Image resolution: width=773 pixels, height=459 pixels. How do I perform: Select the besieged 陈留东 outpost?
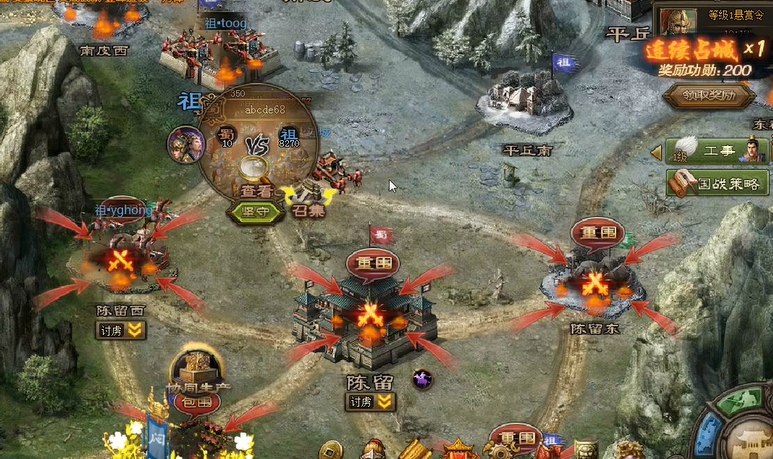point(595,284)
